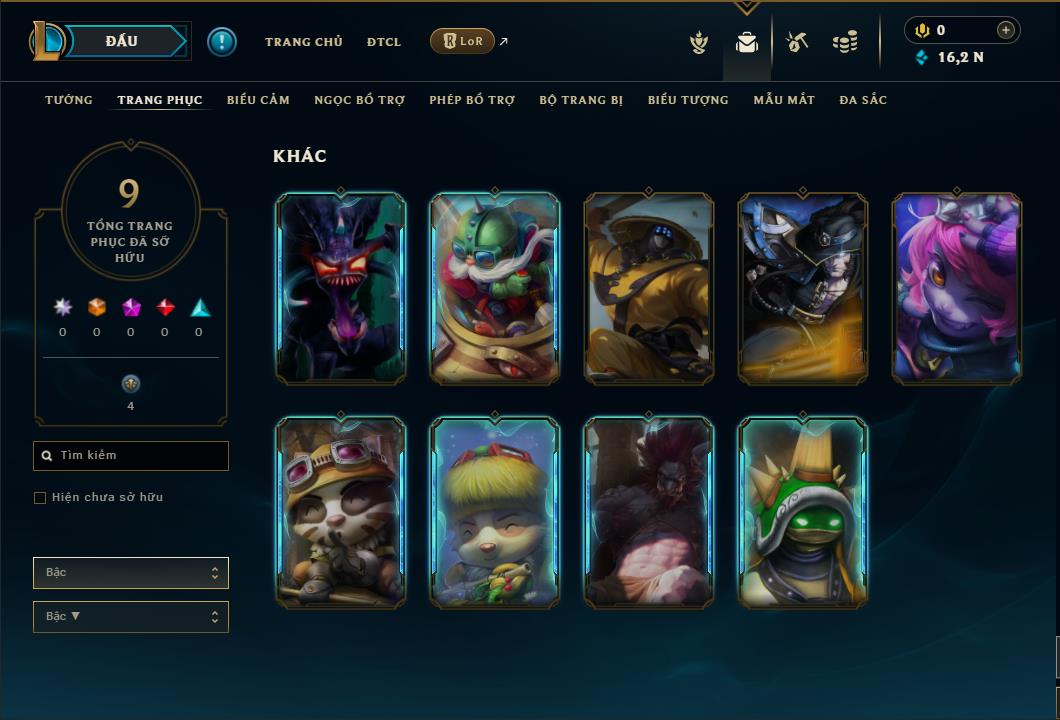Go to the ĐTCL game mode

tap(383, 42)
